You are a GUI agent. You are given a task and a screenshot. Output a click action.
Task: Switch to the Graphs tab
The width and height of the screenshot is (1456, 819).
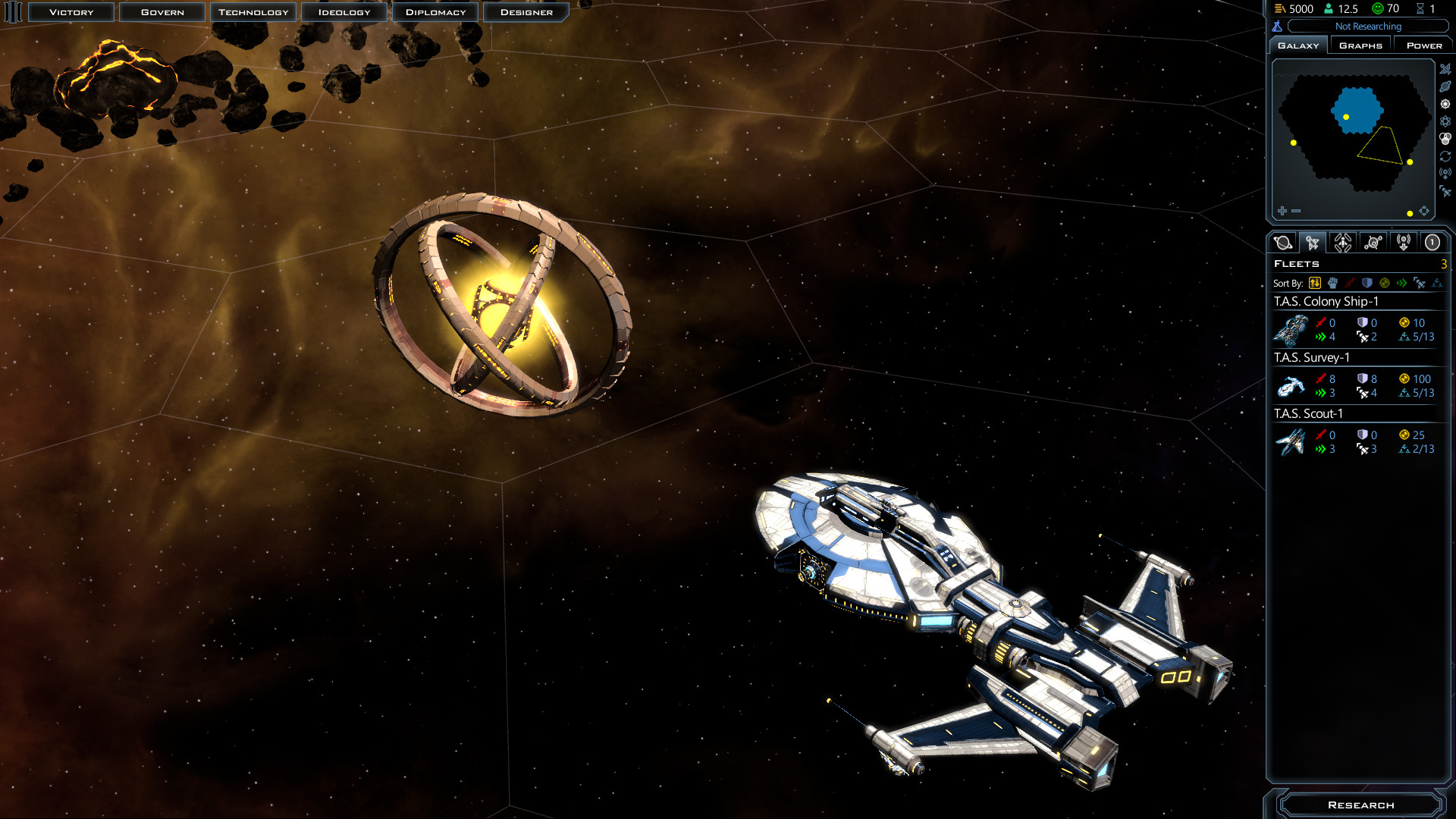coord(1360,45)
